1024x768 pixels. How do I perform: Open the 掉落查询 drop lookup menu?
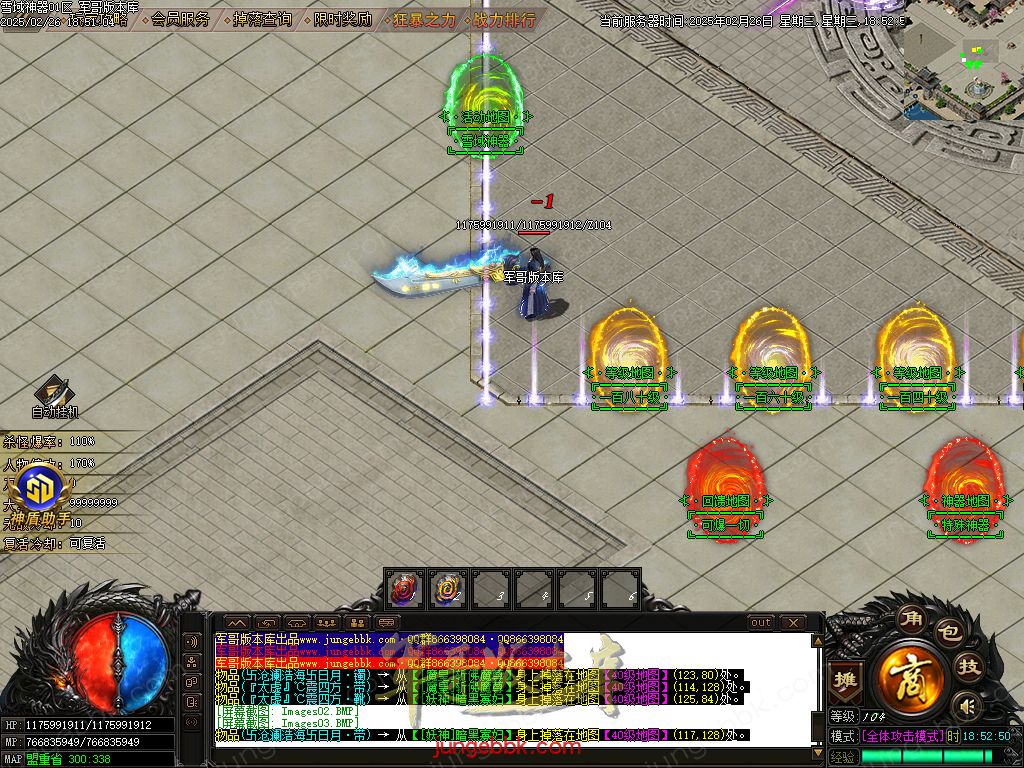coord(262,19)
